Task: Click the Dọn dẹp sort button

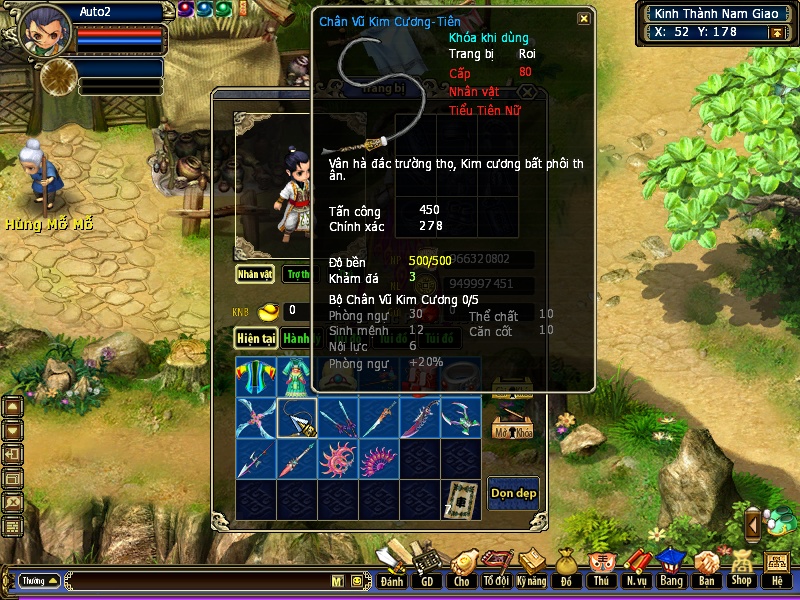Action: pos(513,493)
